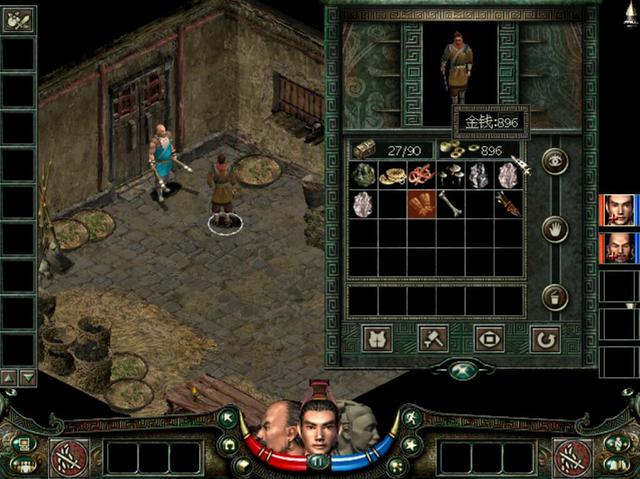Select the dagger item slot
640x479 pixels.
coord(509,204)
